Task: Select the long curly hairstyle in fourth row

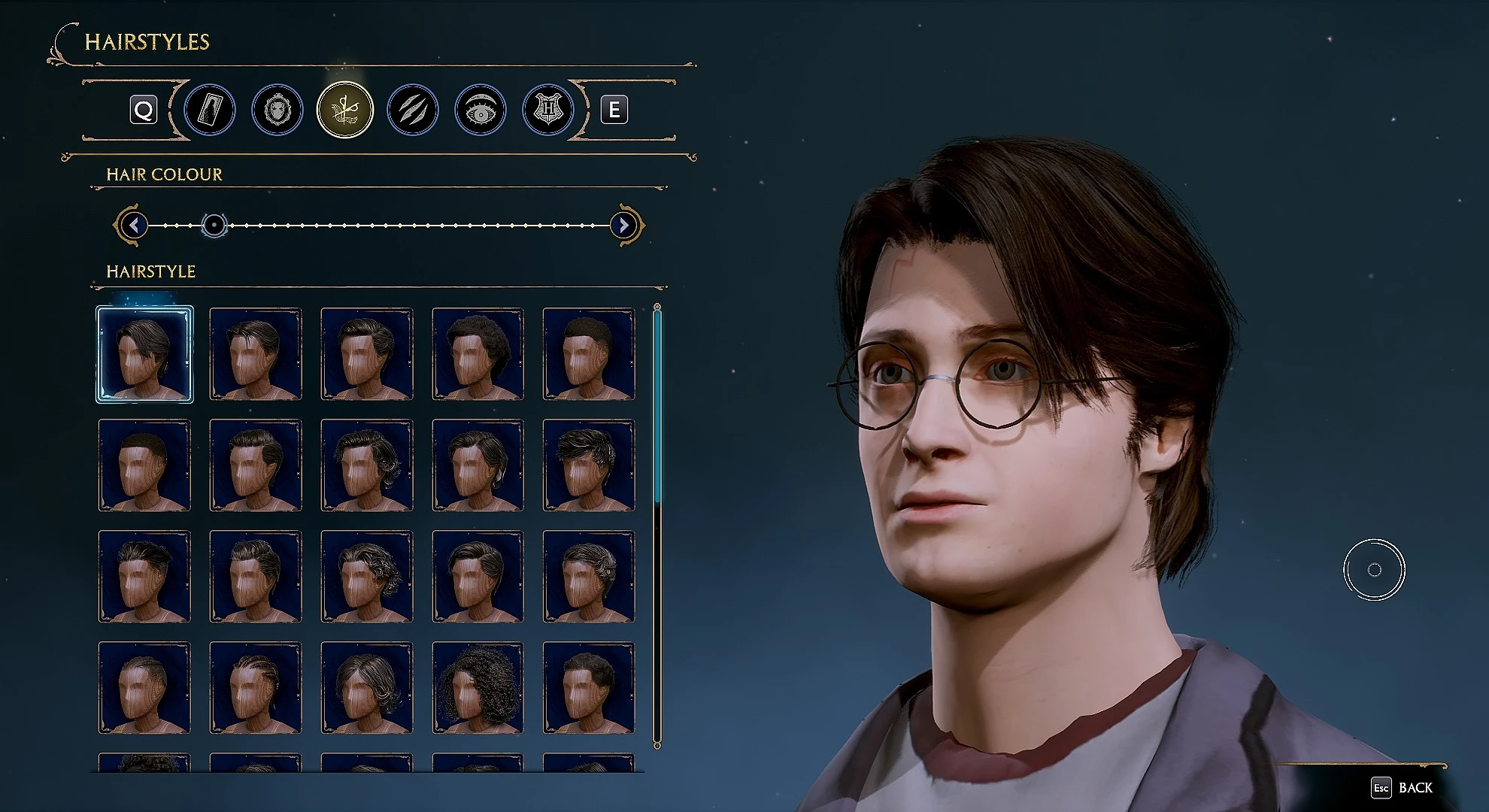Action: 477,687
